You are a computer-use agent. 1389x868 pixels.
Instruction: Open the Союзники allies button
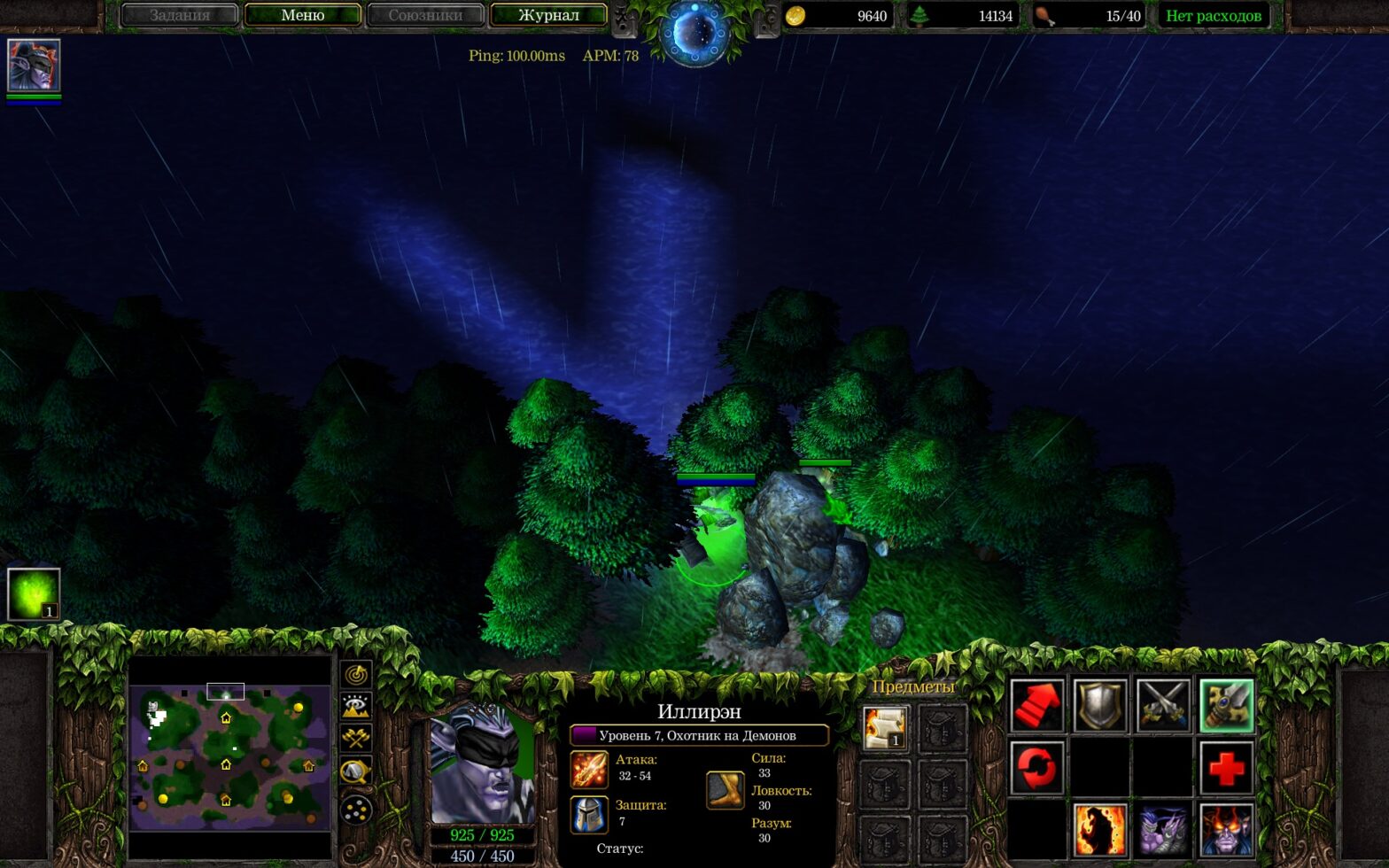coord(425,15)
